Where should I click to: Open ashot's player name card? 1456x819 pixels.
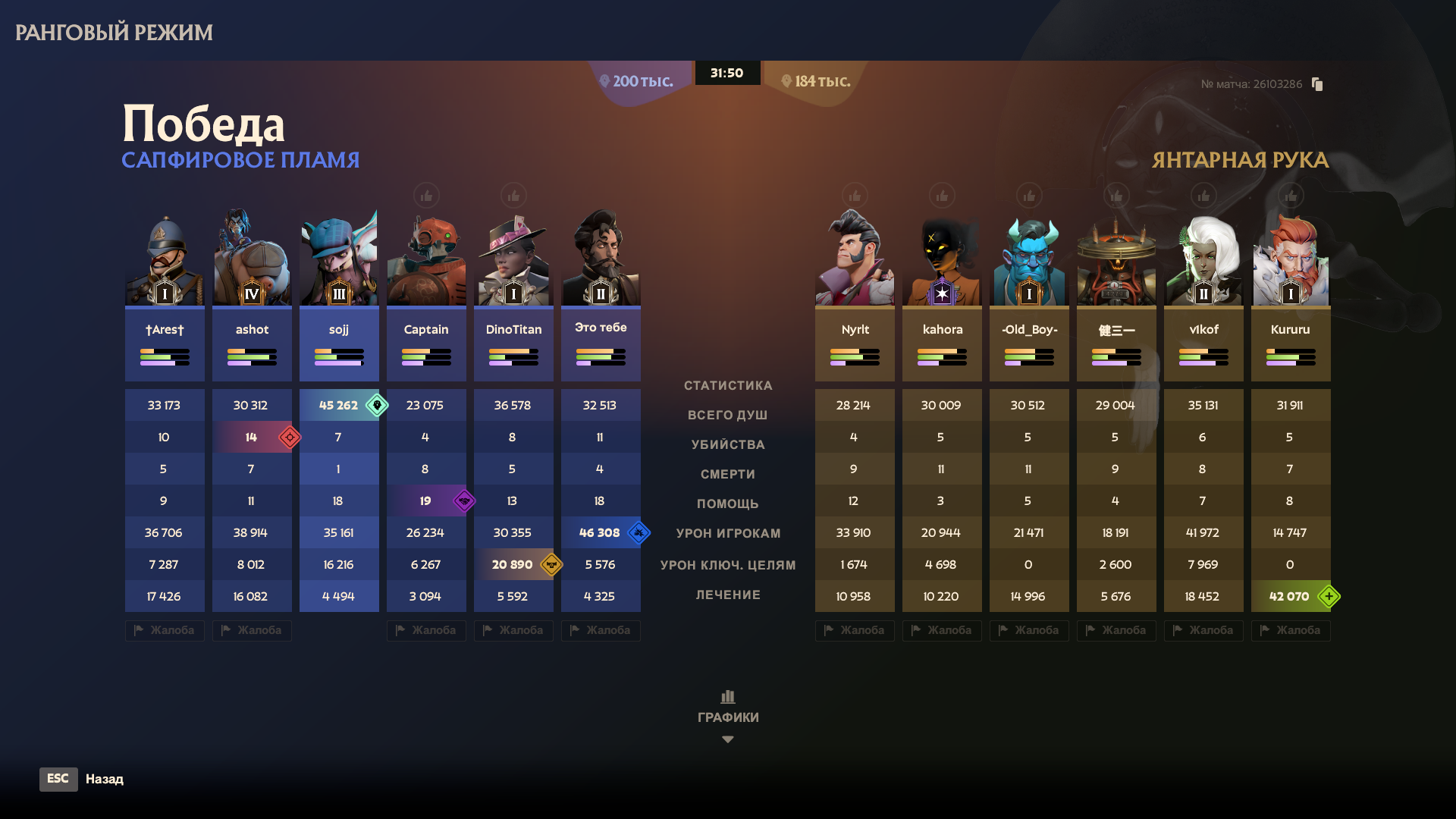pyautogui.click(x=252, y=344)
